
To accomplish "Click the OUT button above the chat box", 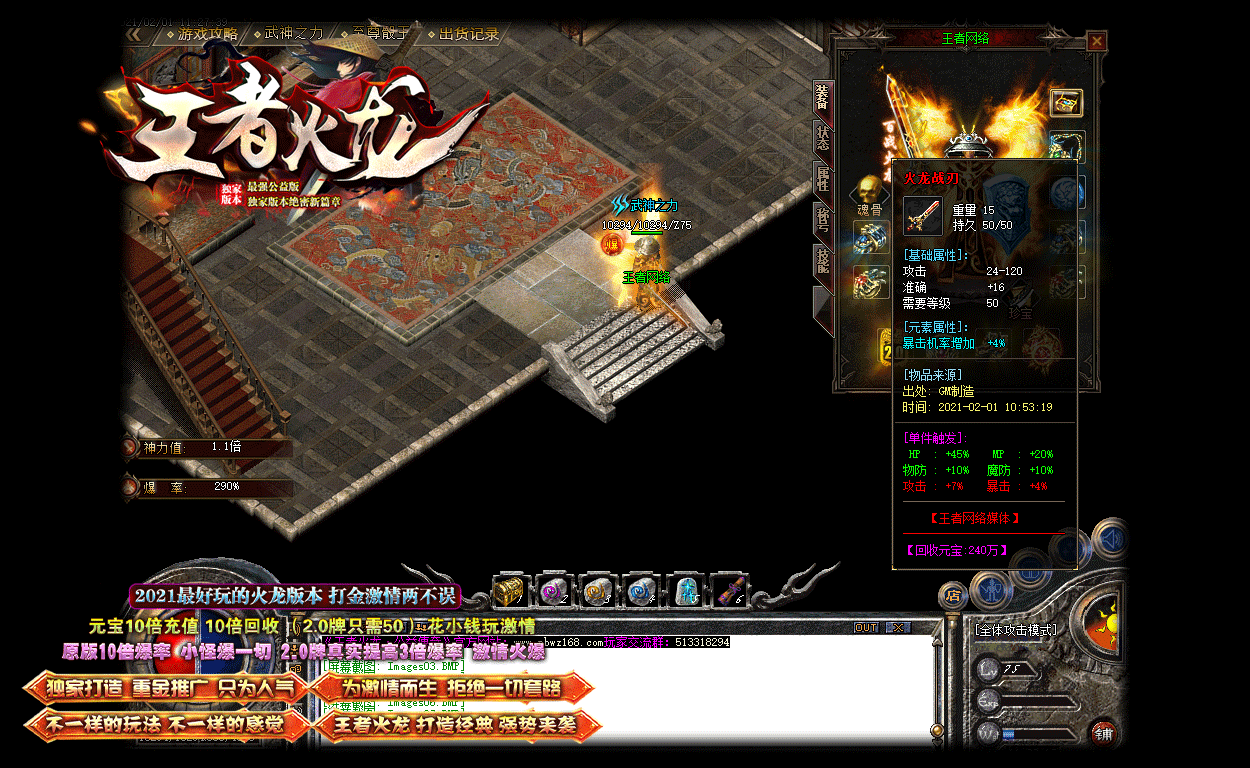I will pyautogui.click(x=866, y=628).
